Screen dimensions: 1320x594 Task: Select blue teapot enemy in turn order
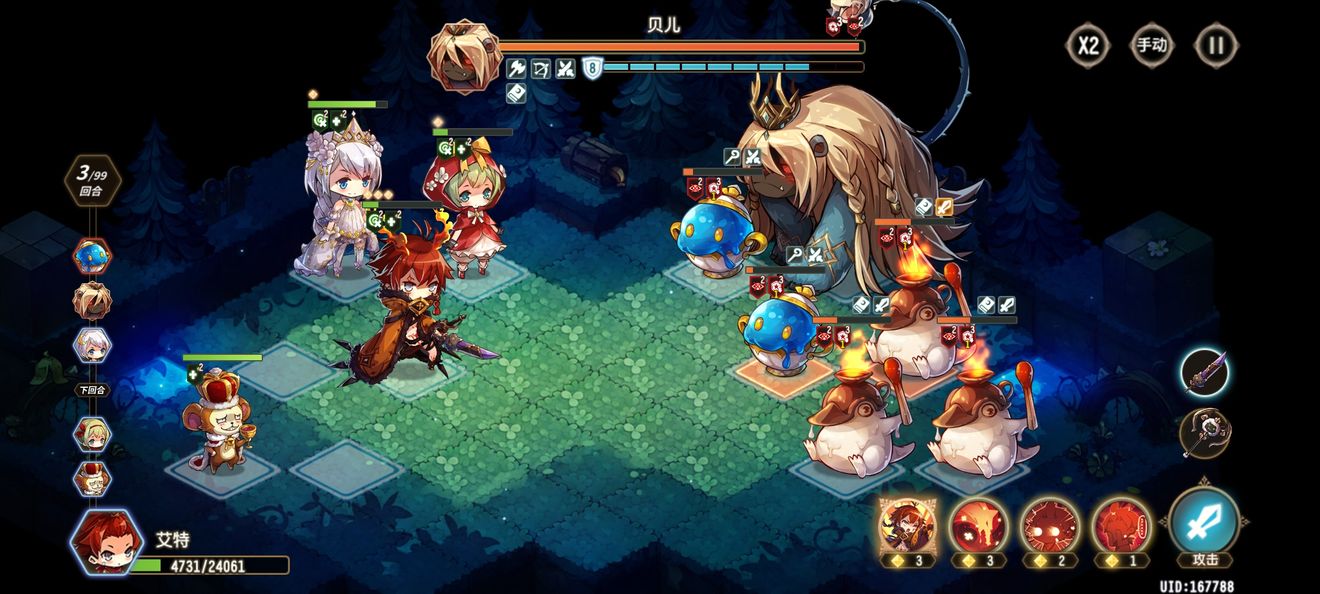93,256
